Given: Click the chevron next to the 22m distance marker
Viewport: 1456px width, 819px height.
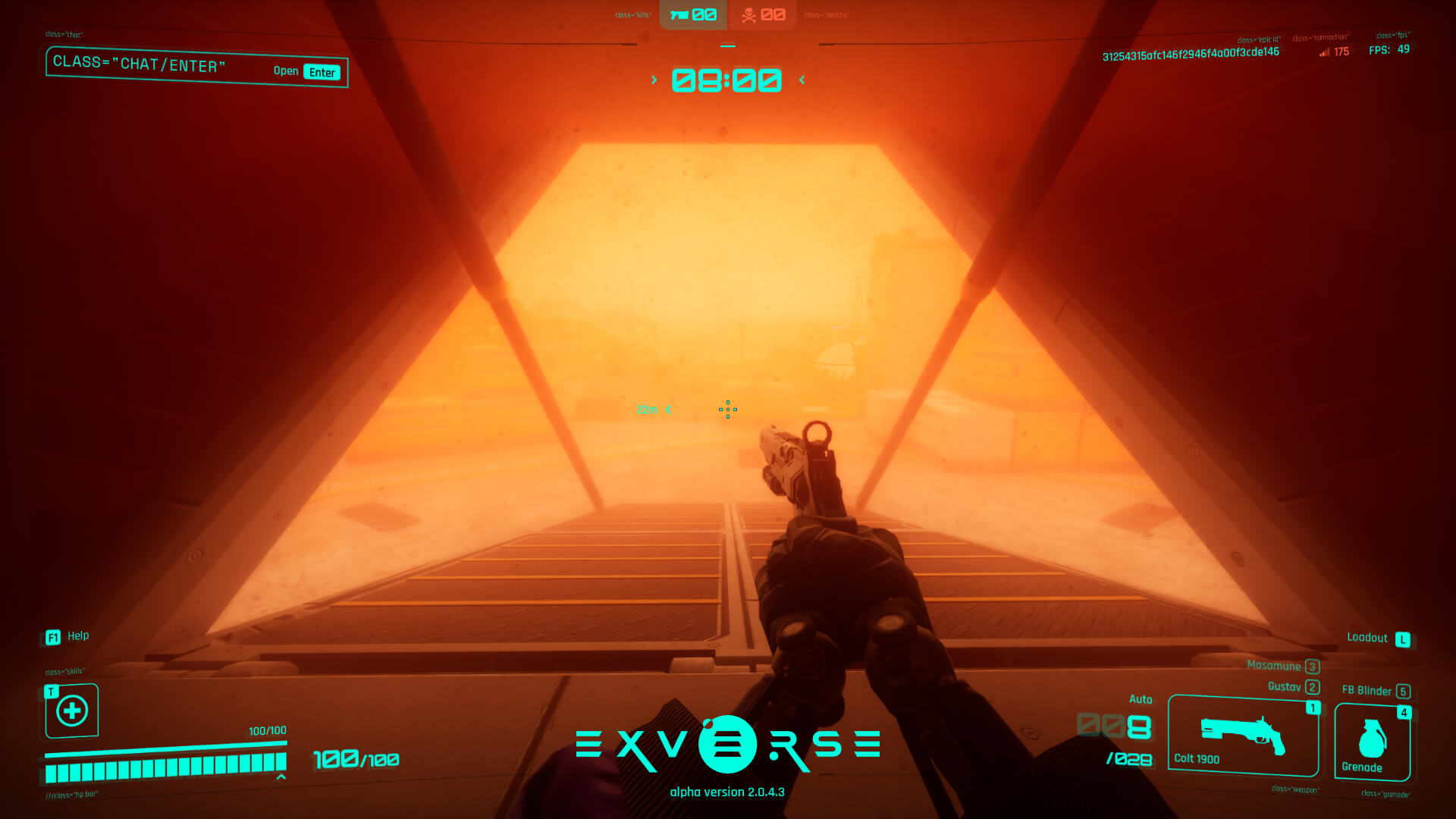Looking at the screenshot, I should point(668,409).
